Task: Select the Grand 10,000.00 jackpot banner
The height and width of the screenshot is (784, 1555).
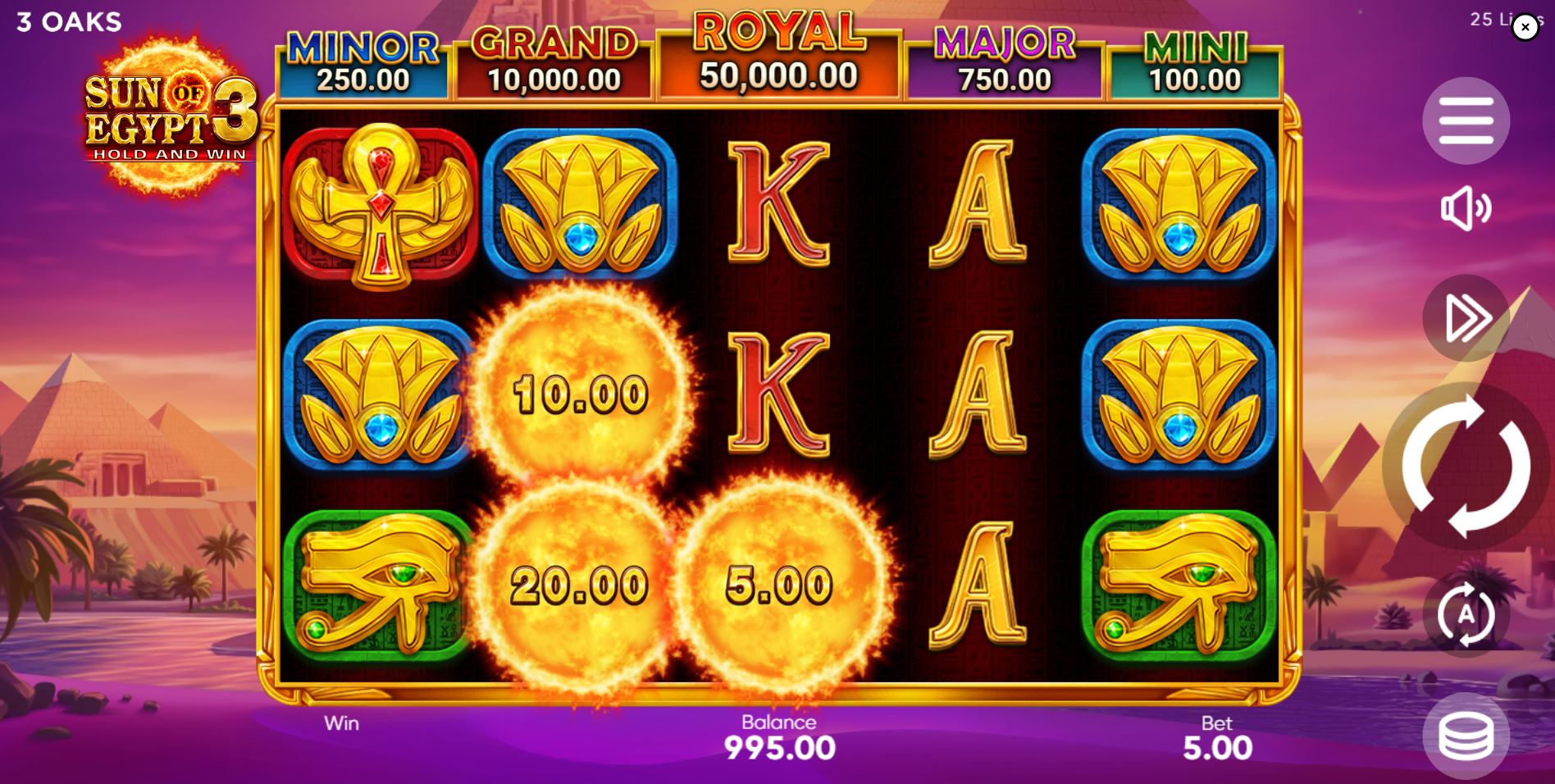Action: (551, 57)
